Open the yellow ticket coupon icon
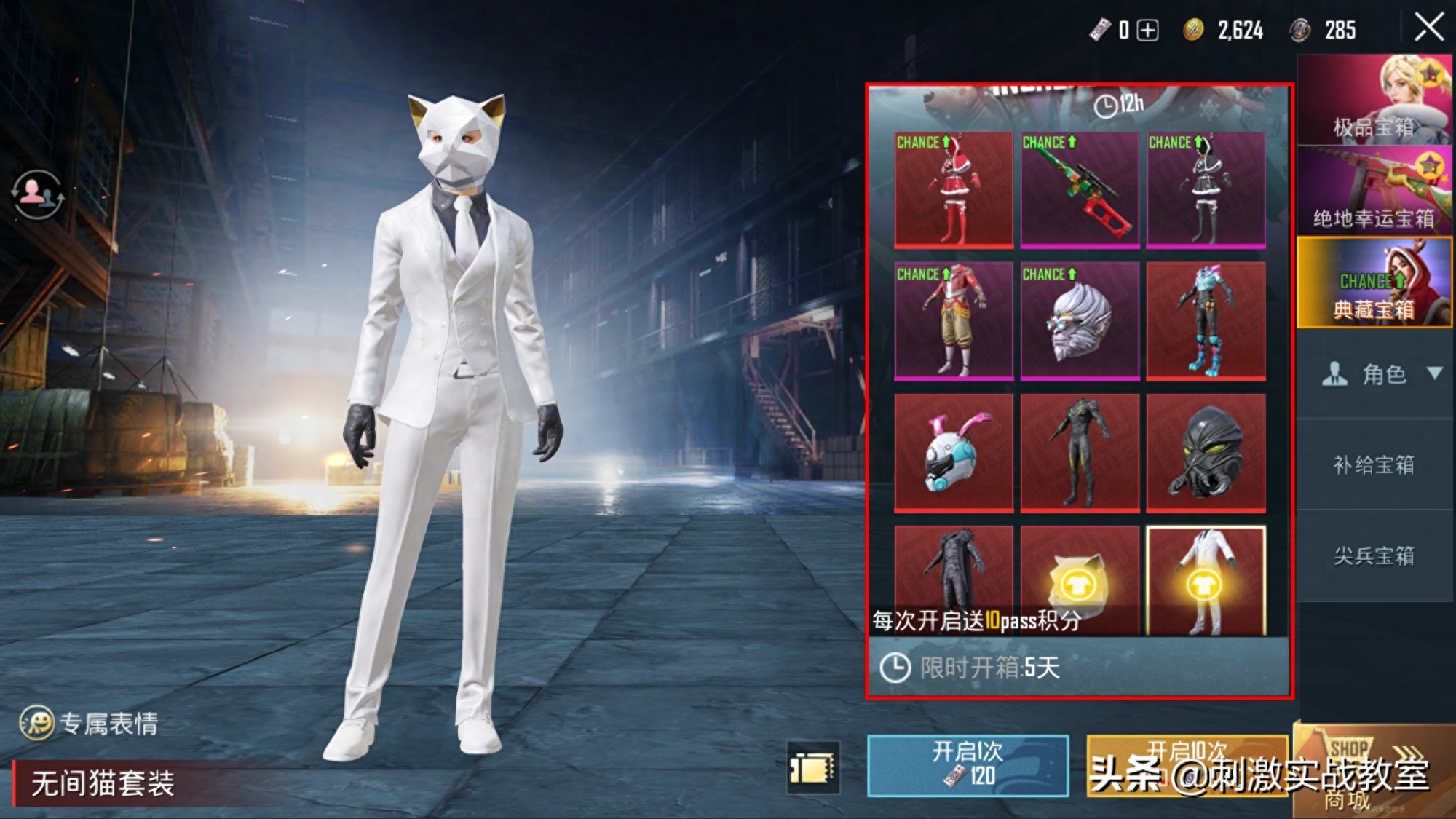The image size is (1456, 819). pos(813,767)
